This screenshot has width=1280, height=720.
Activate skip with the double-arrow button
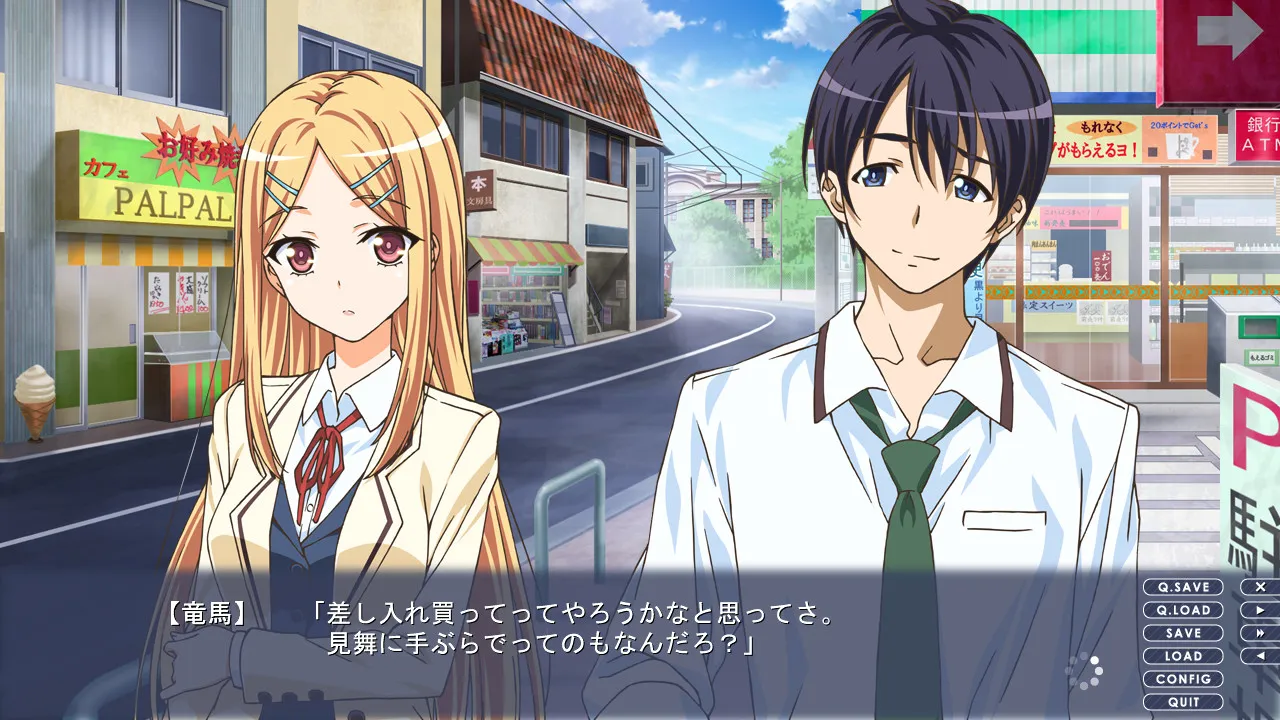pyautogui.click(x=1260, y=633)
